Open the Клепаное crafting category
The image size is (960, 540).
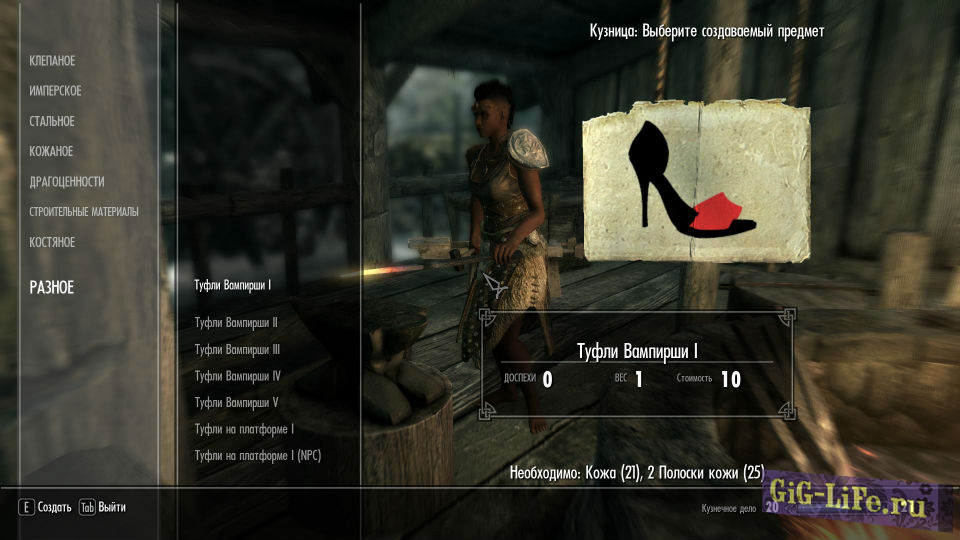pos(52,61)
